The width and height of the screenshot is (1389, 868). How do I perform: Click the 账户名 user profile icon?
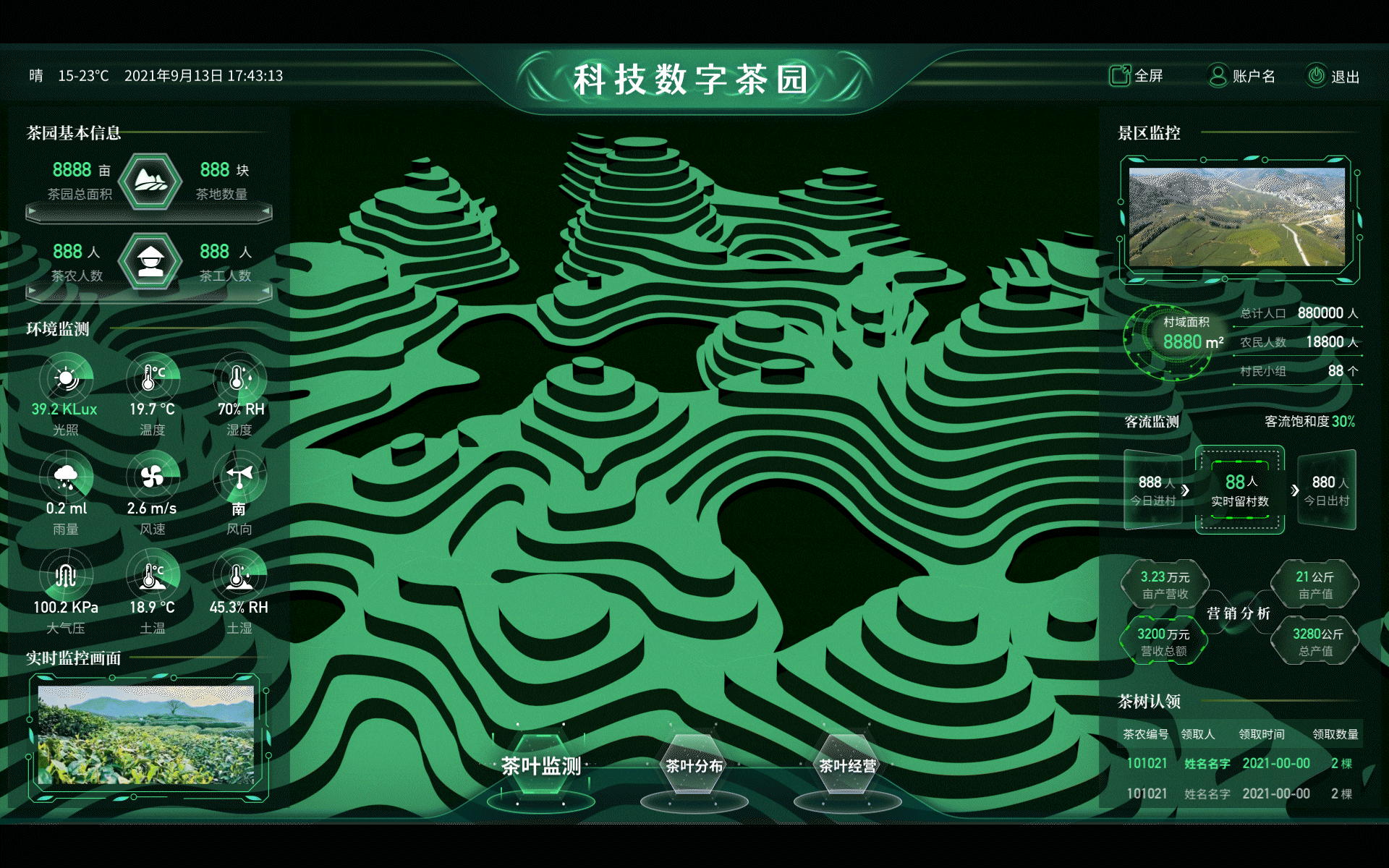pyautogui.click(x=1217, y=75)
